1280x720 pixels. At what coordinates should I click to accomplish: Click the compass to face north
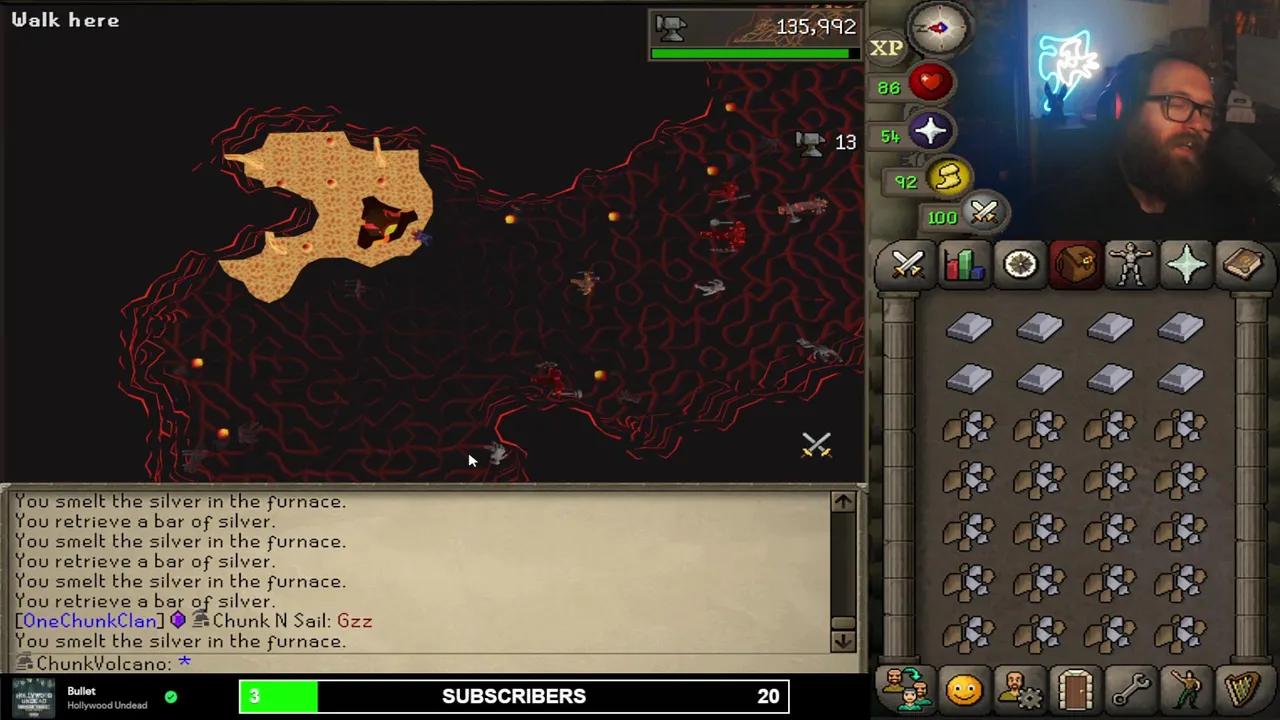point(937,28)
